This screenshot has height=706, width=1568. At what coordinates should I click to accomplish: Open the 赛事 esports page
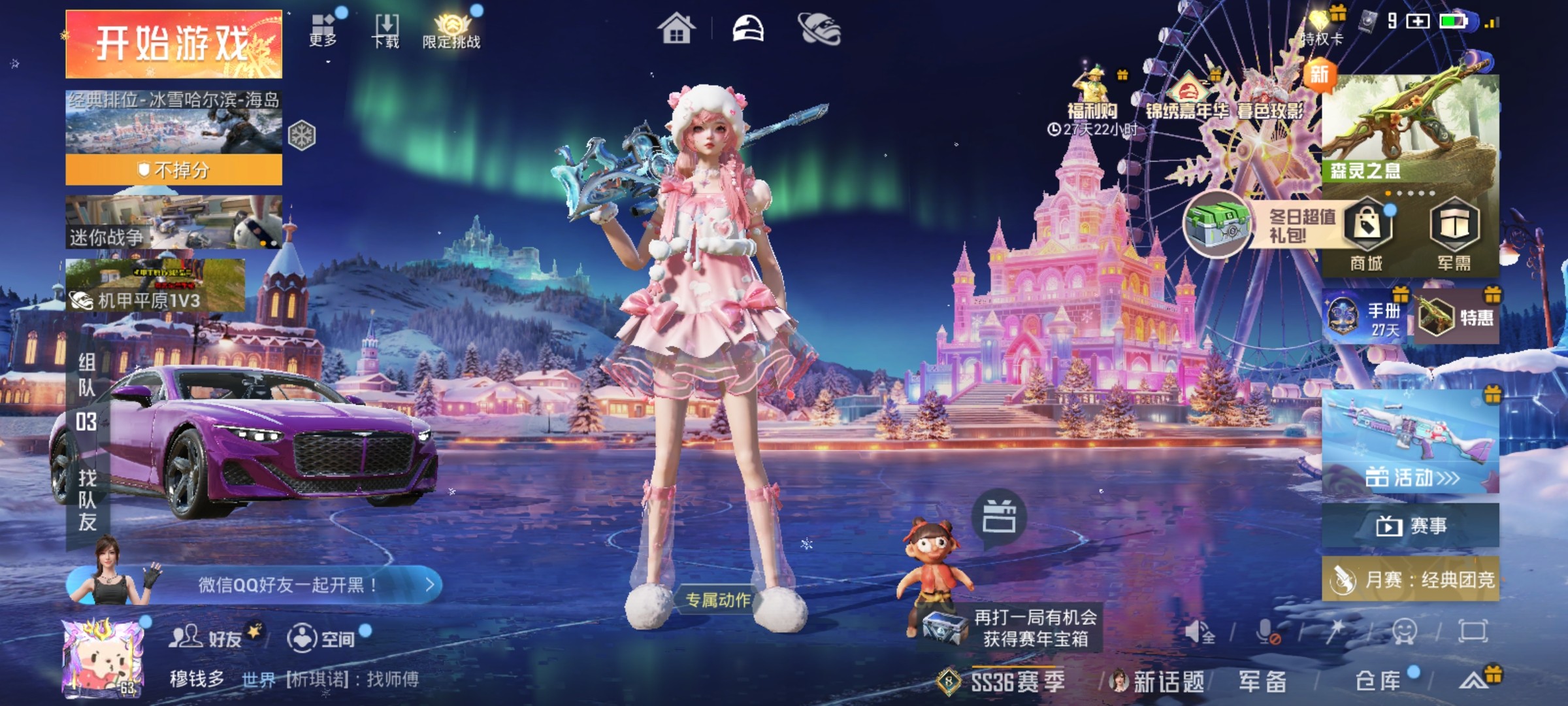tap(1410, 526)
